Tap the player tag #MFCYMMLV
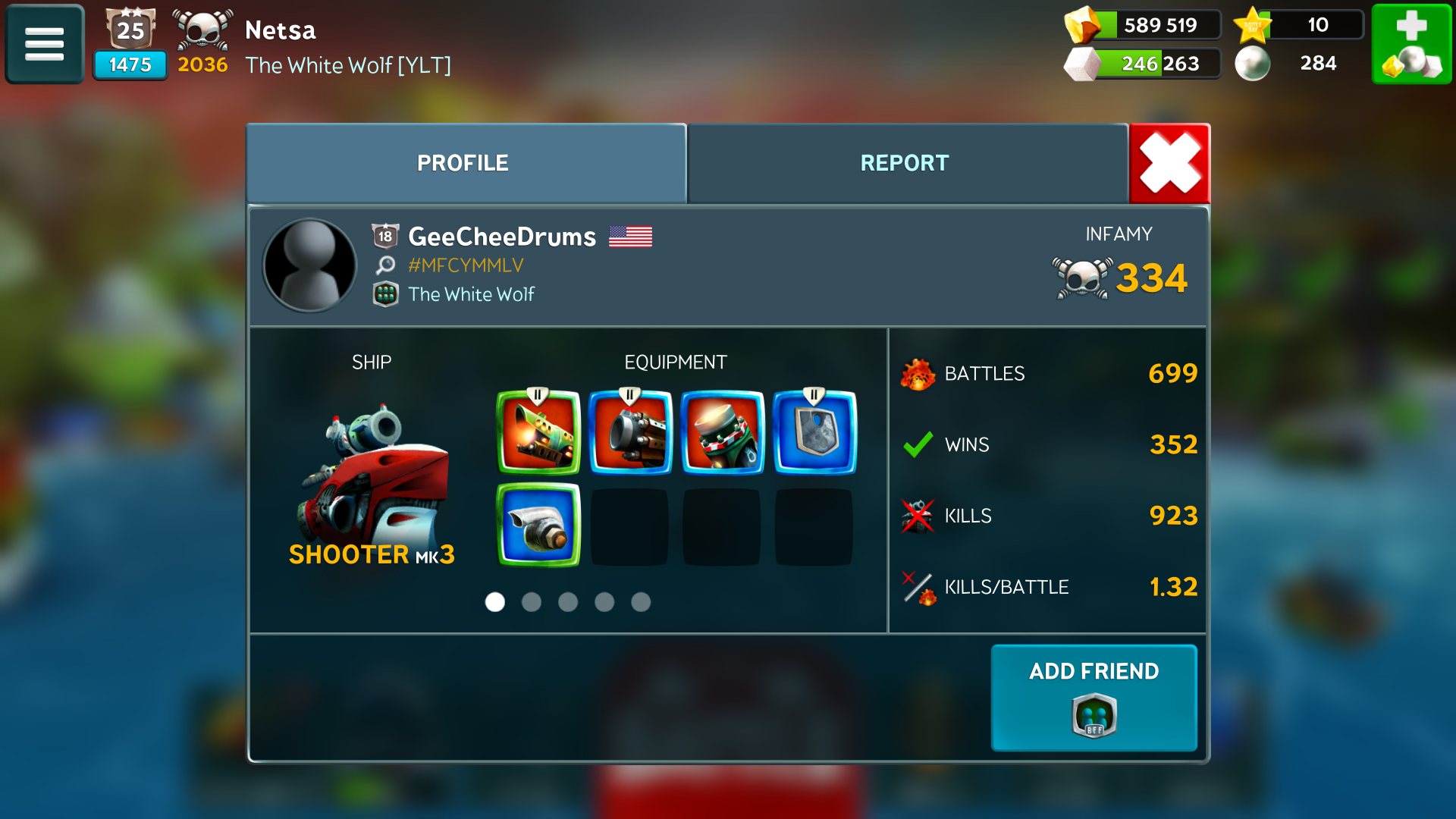Image resolution: width=1456 pixels, height=819 pixels. [466, 265]
